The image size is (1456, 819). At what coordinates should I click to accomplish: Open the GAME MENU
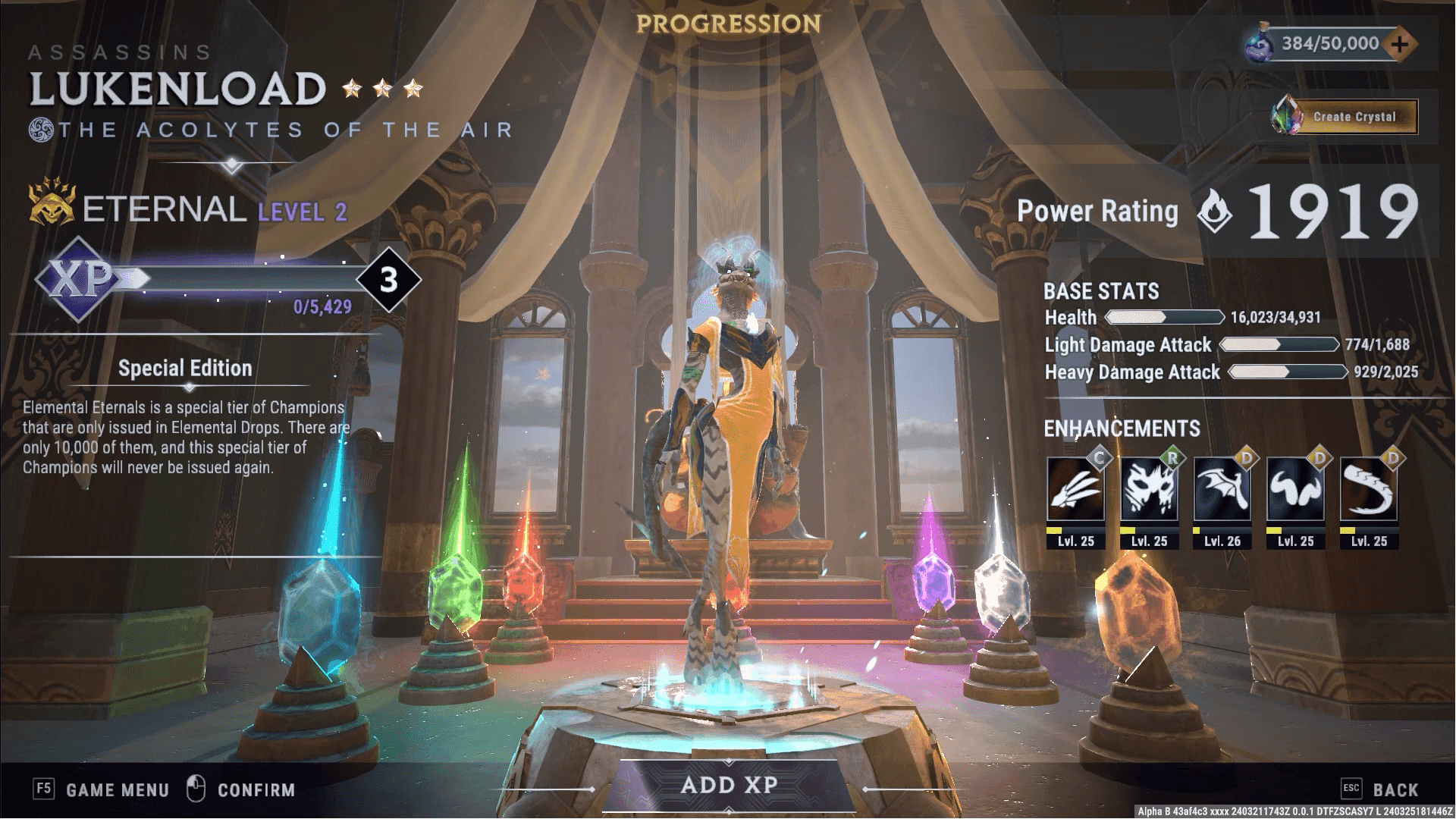pos(117,790)
